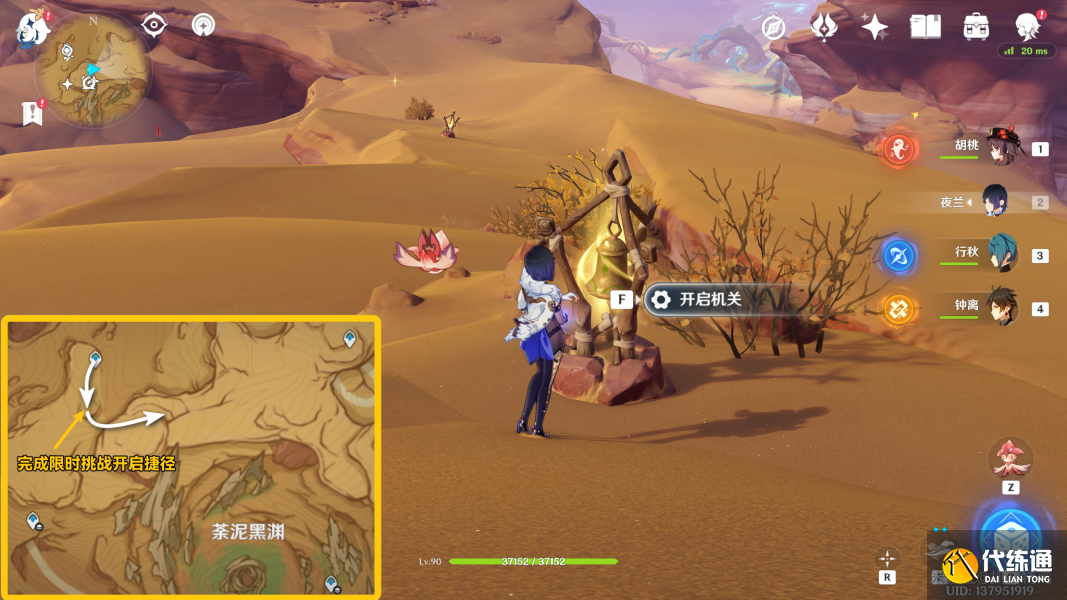Open the Wish banner icon

point(824,27)
